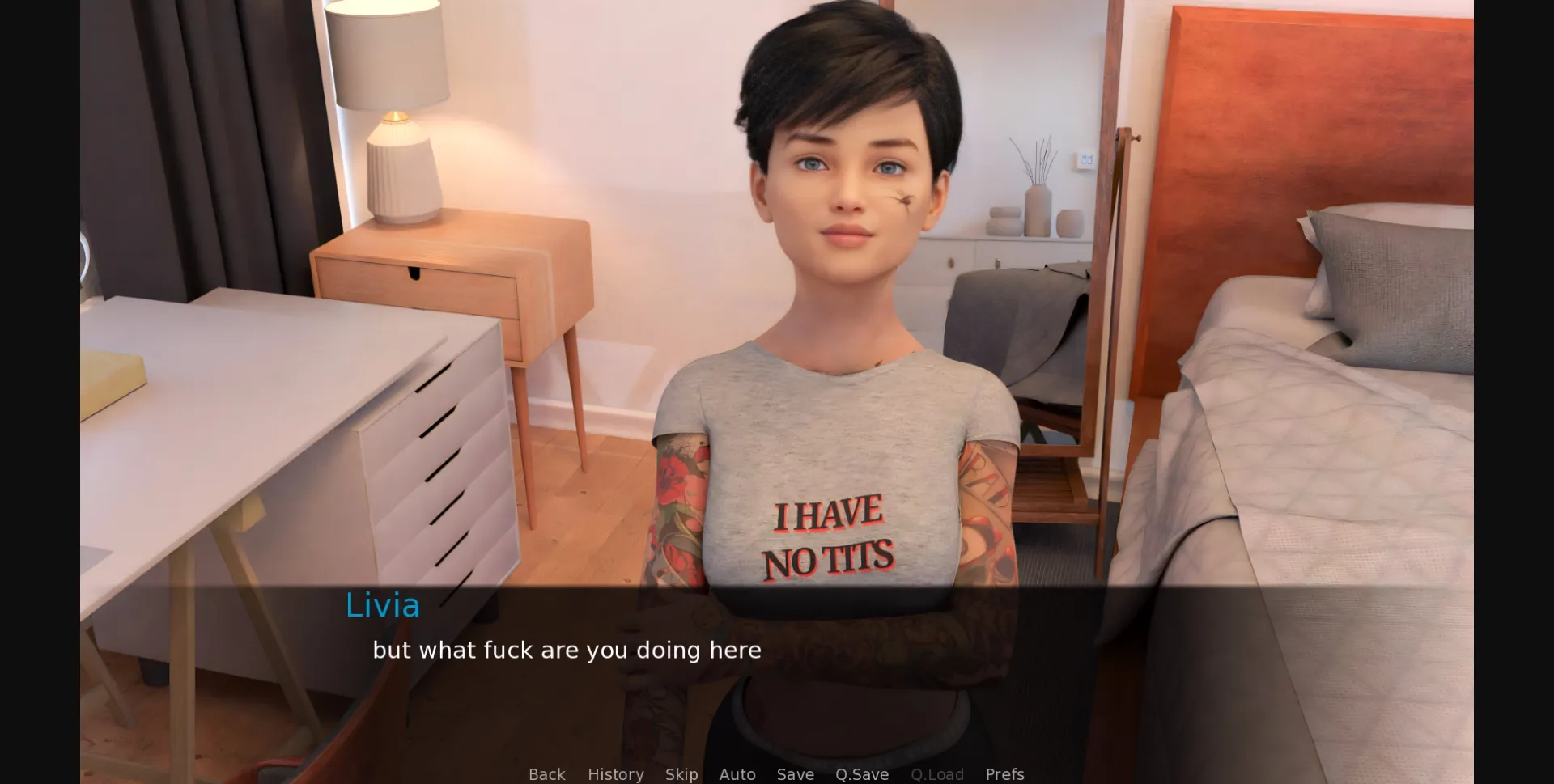Return to the previous line using Back
The height and width of the screenshot is (784, 1554).
pos(547,774)
